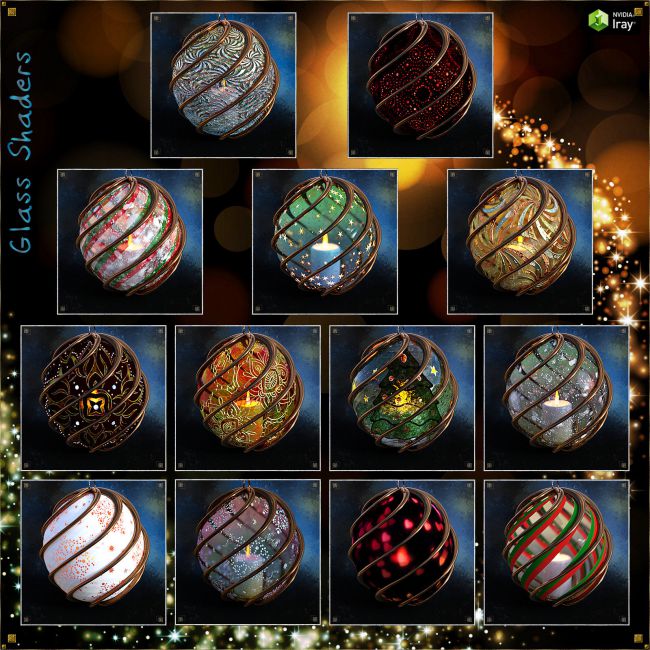The image size is (650, 650).
Task: Select the pastel pink sparkly ornament thumbnail
Action: pyautogui.click(x=248, y=551)
